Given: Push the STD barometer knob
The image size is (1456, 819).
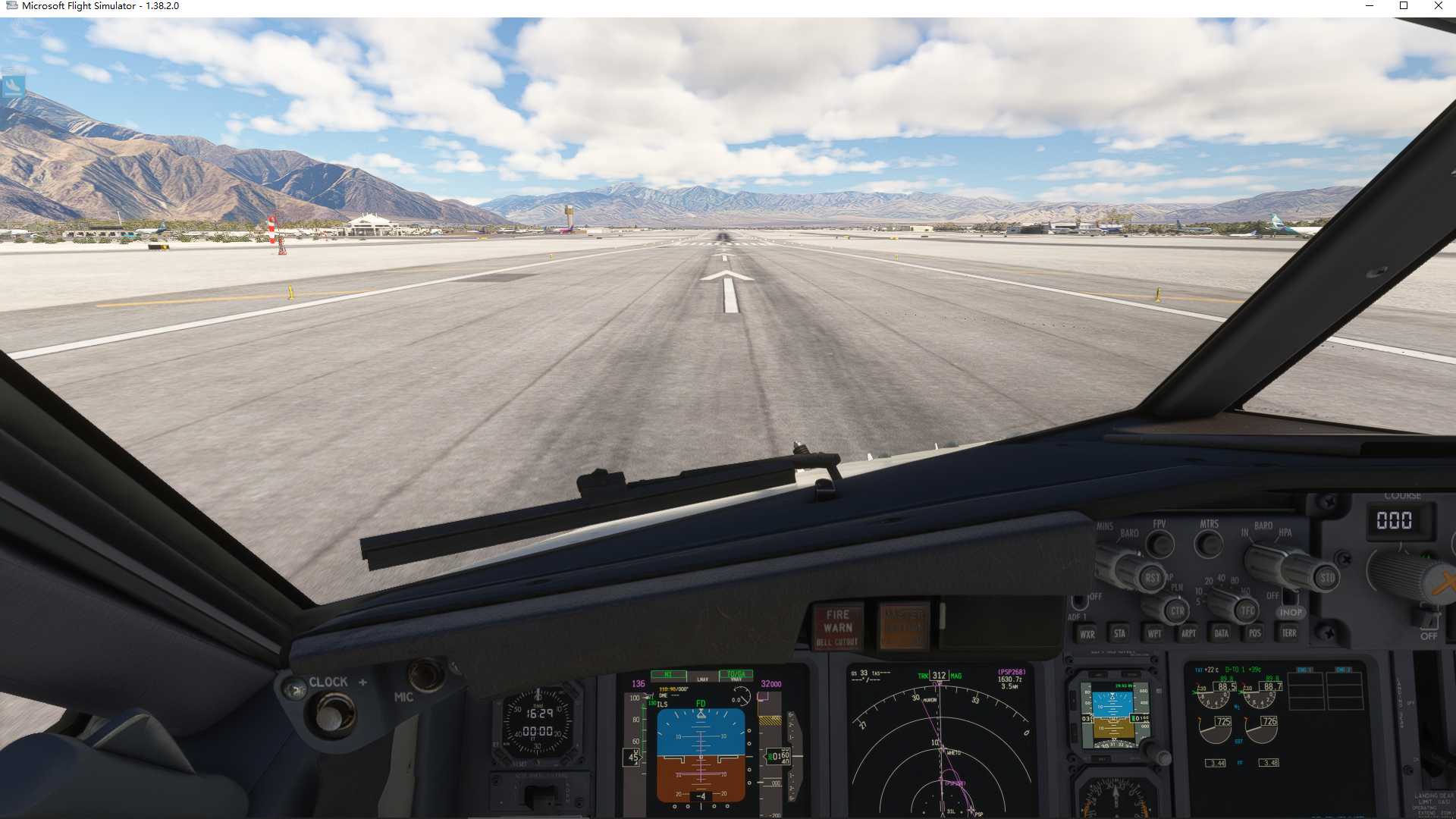Looking at the screenshot, I should pos(1326,577).
